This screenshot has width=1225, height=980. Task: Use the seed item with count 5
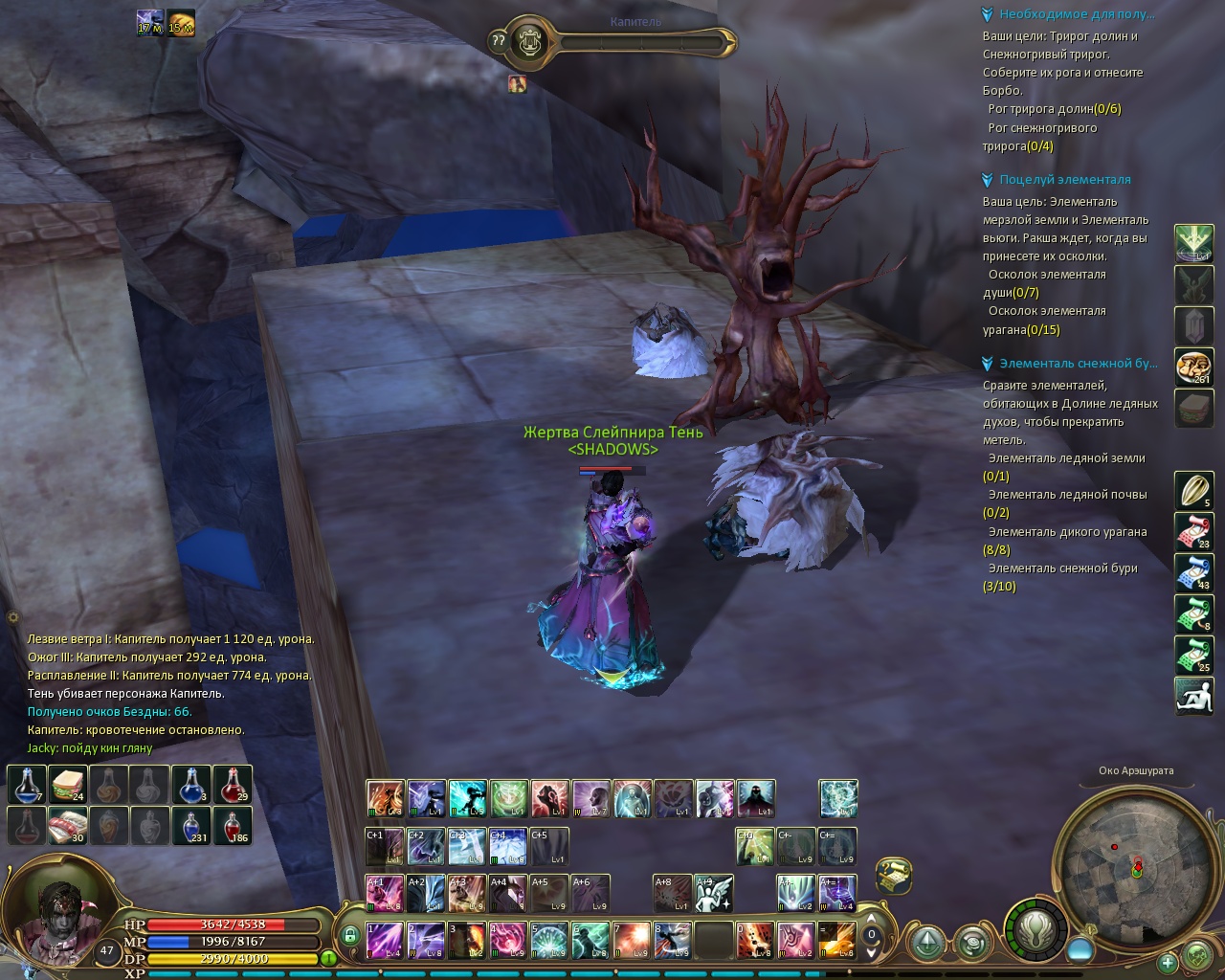coord(1193,492)
